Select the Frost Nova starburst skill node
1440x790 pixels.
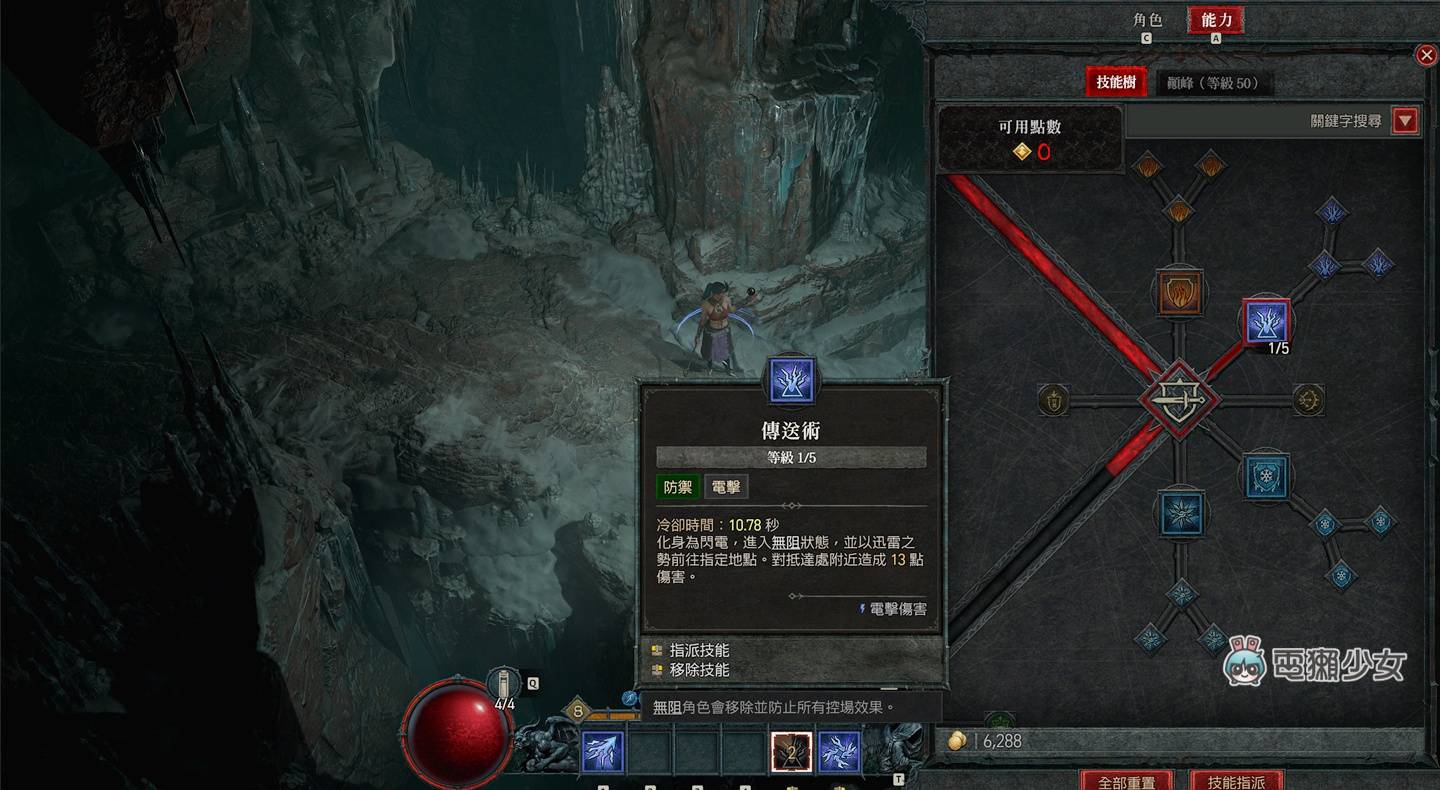[x=1181, y=511]
